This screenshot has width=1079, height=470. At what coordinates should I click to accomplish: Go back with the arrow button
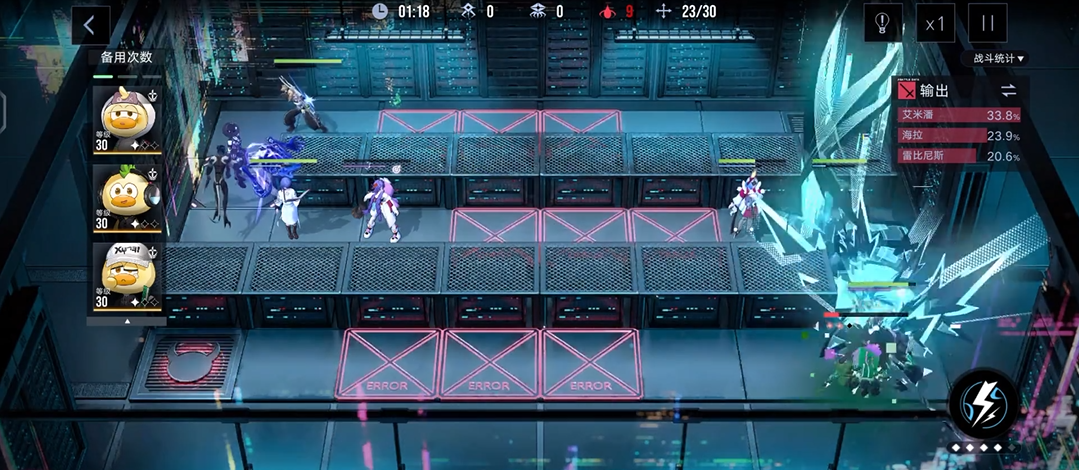90,24
